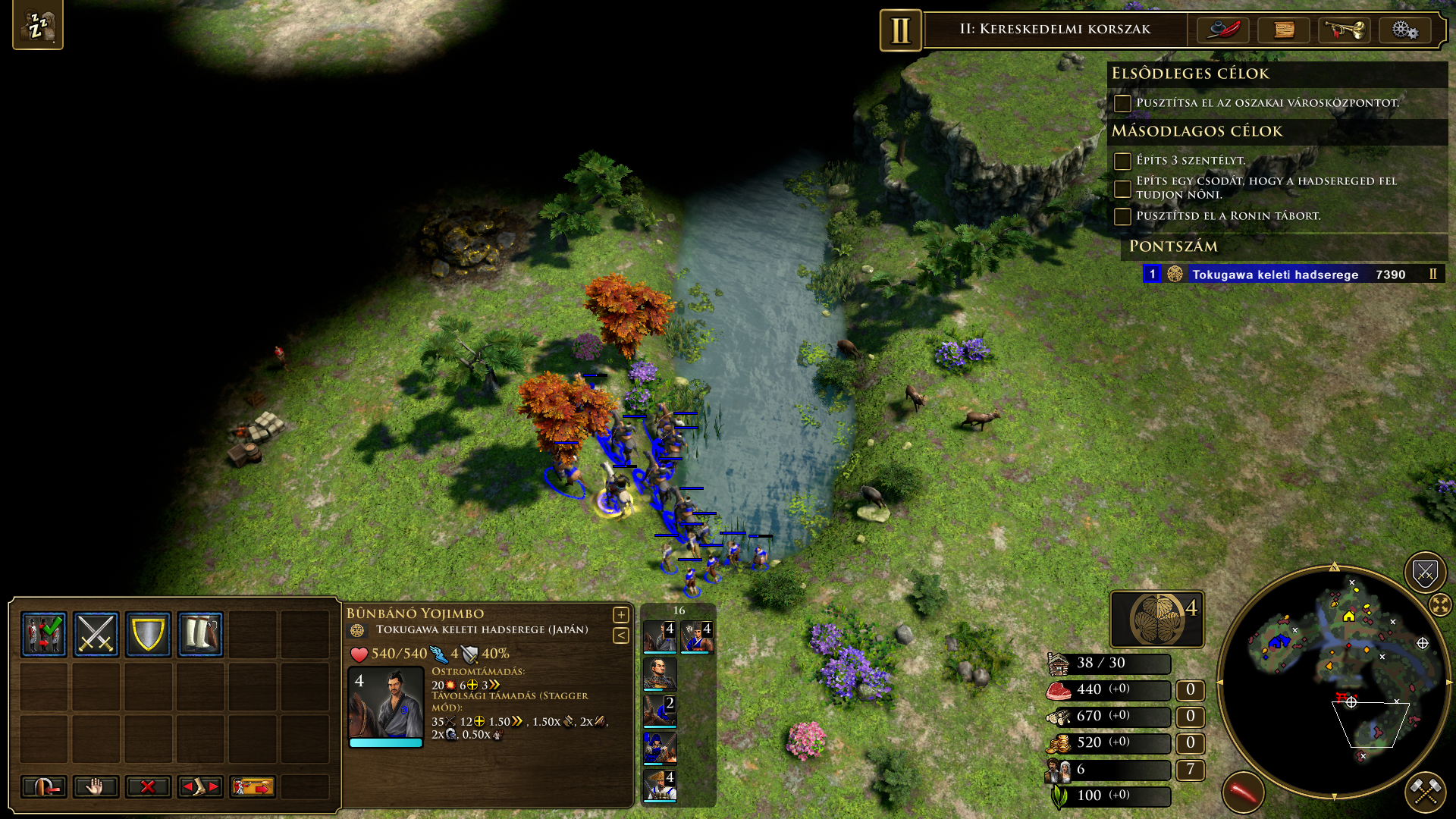Choose the shield defend stance
1456x819 pixels.
148,634
